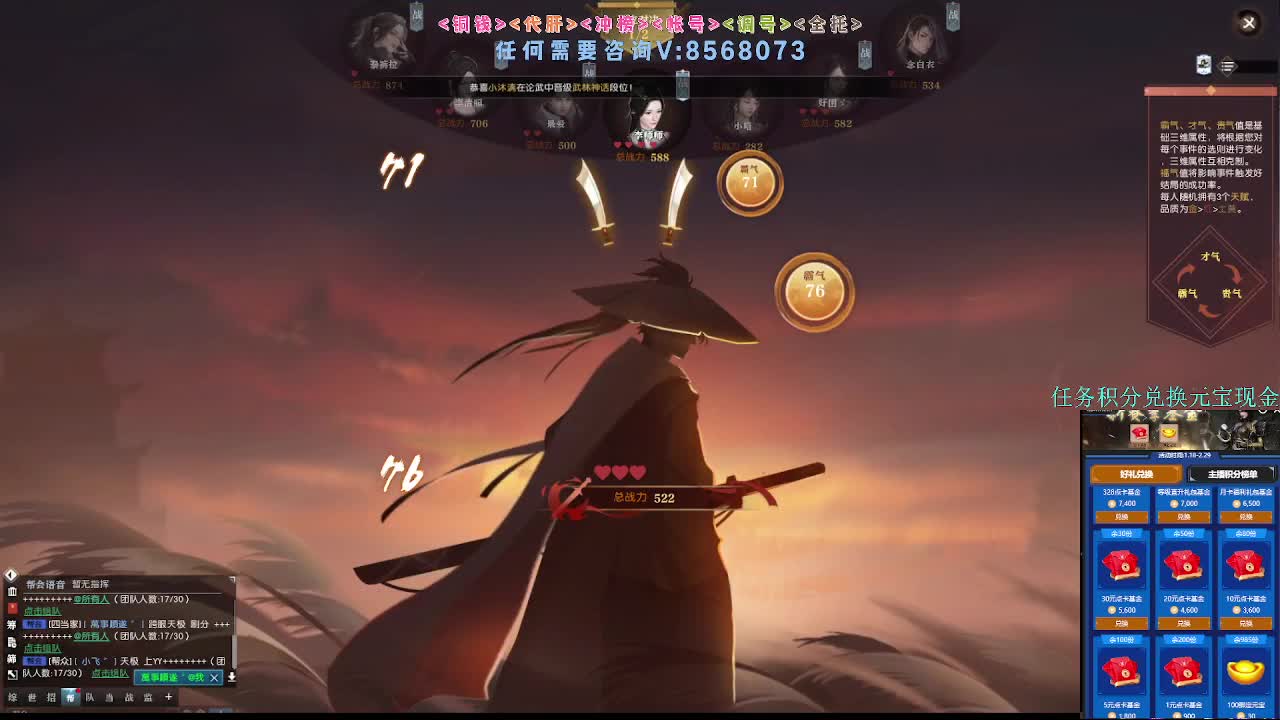Image resolution: width=1280 pixels, height=720 pixels.
Task: Click the badge icon above the attribute tooltip panel
Action: point(1204,64)
